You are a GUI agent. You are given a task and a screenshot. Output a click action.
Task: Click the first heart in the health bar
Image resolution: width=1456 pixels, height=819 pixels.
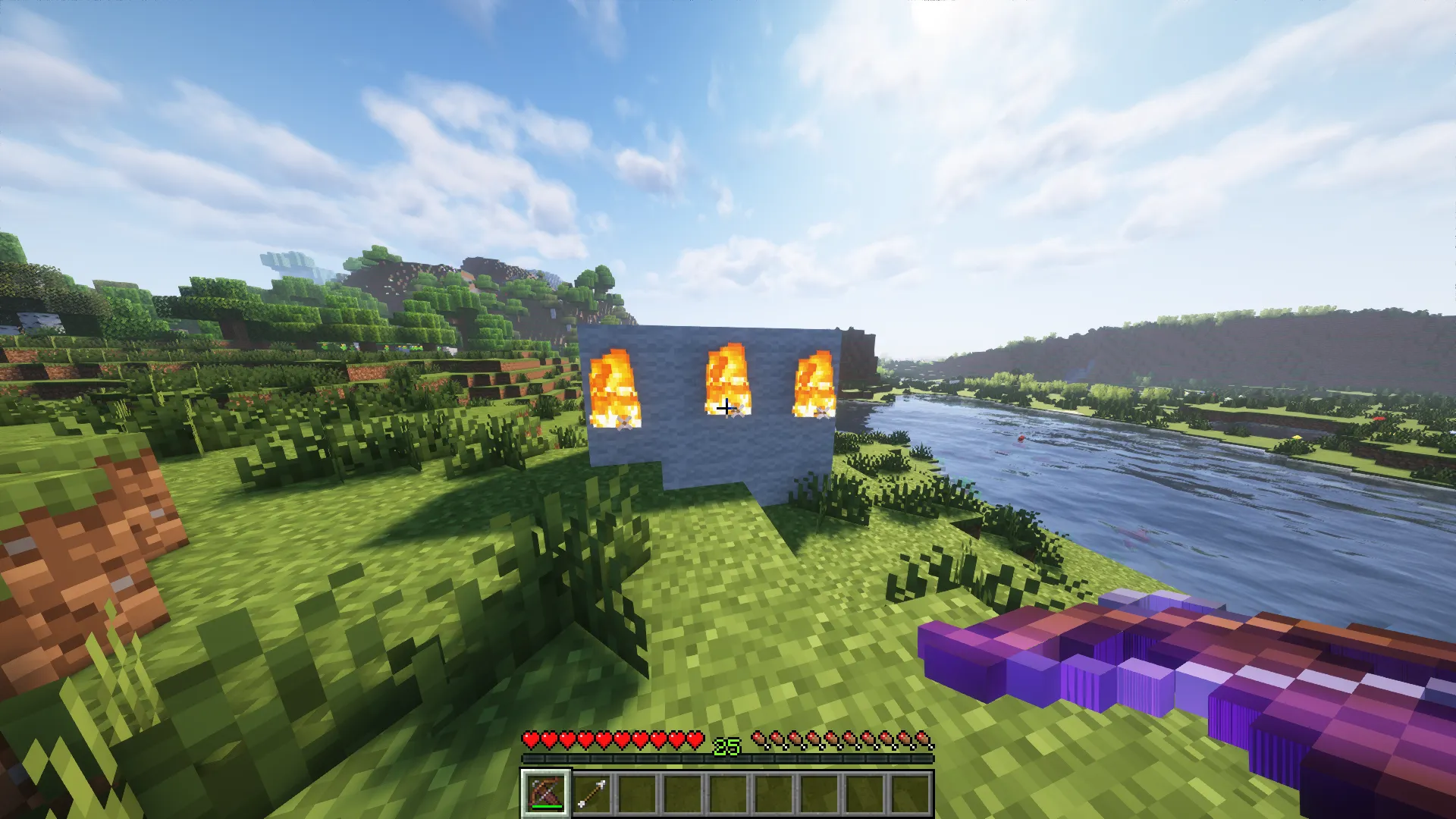pos(531,739)
